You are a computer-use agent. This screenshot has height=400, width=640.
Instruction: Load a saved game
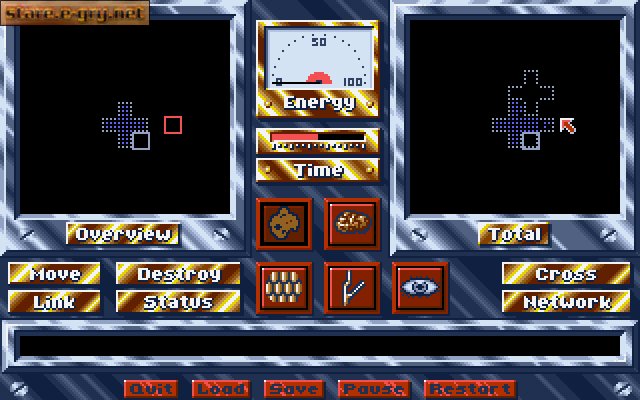221,389
